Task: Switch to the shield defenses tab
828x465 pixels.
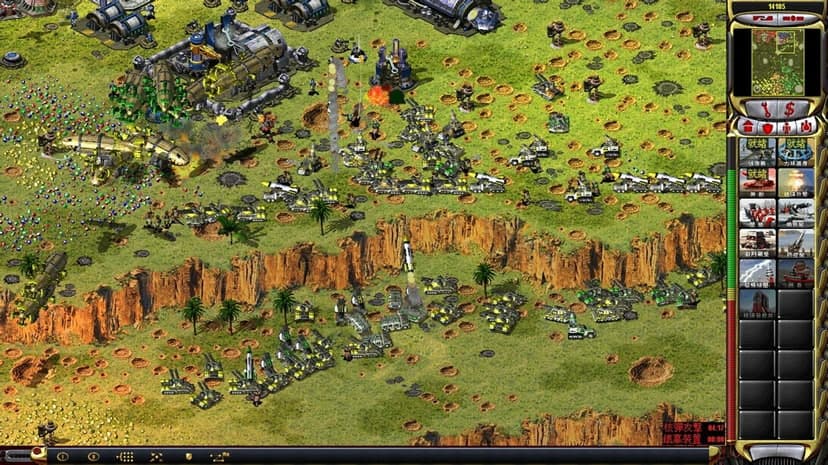Action: pos(768,127)
